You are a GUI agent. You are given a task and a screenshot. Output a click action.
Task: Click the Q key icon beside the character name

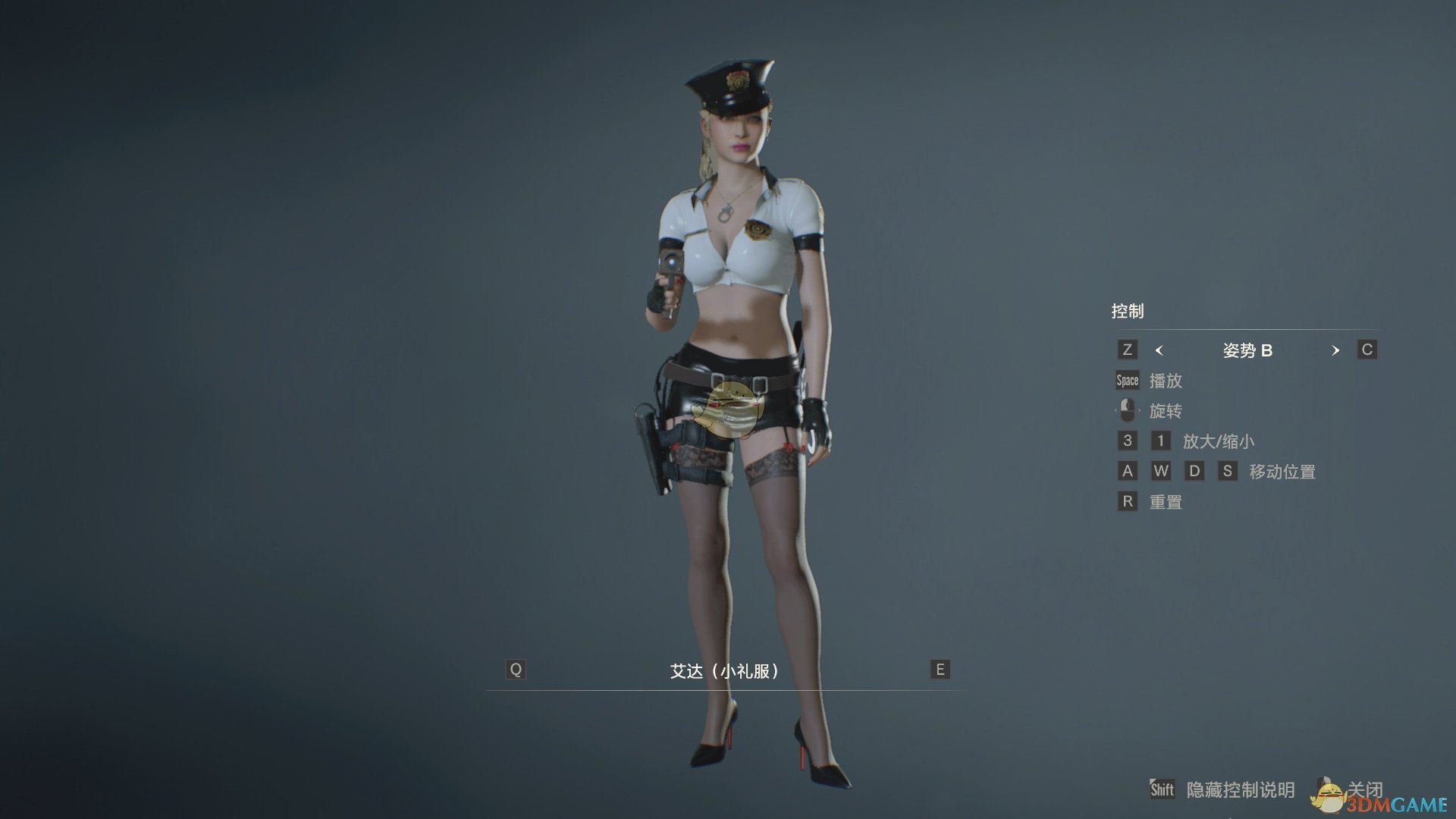(516, 669)
